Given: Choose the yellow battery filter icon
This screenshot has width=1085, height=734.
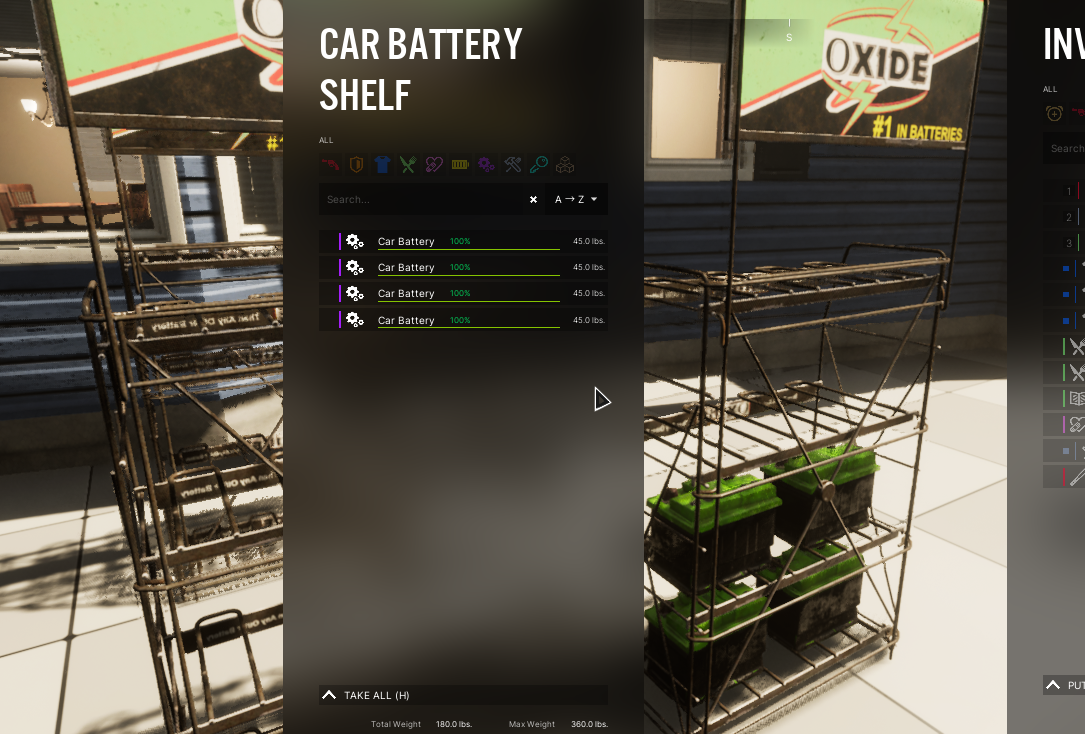Looking at the screenshot, I should point(460,164).
